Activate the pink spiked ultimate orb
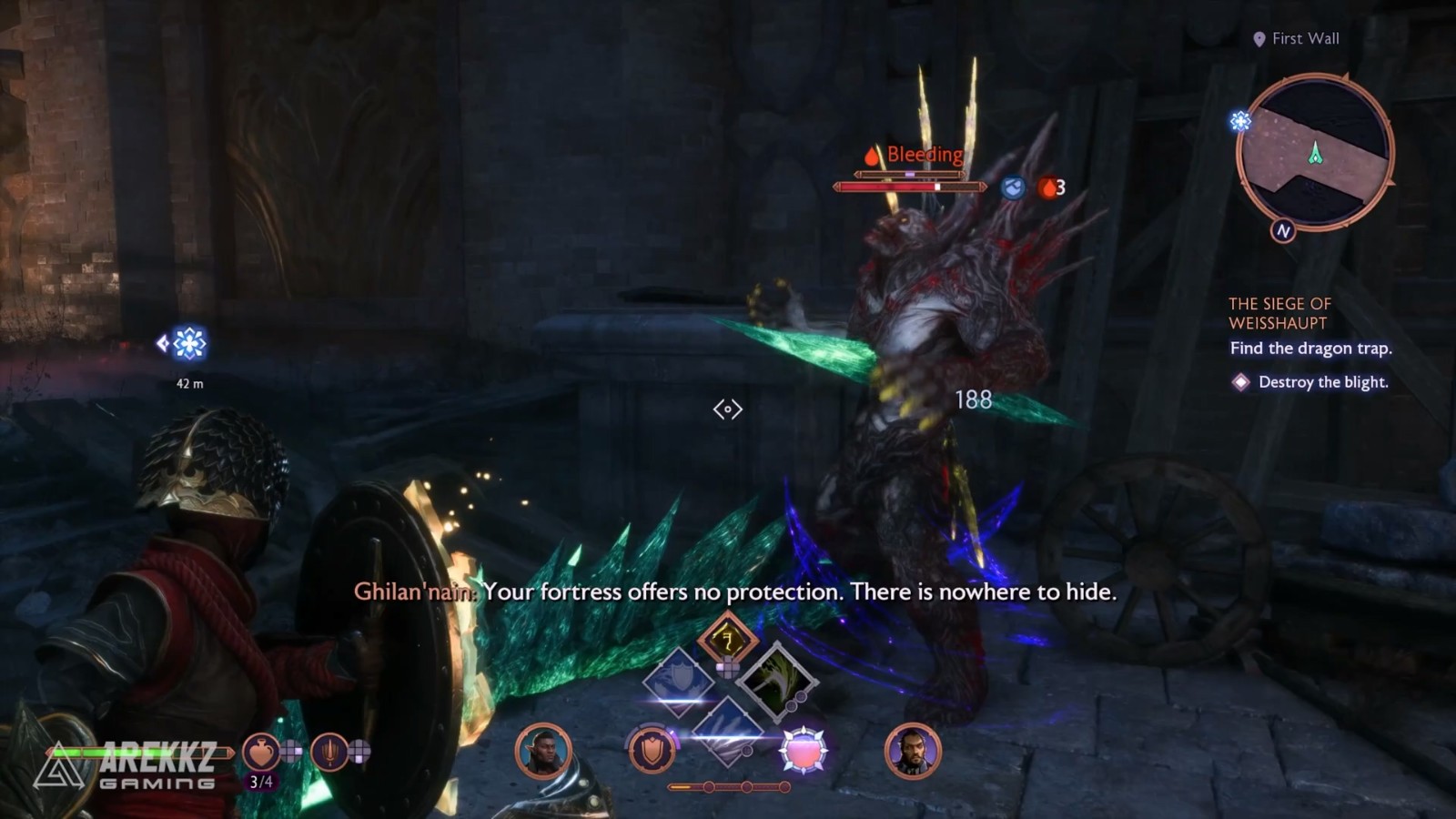The image size is (1456, 819). pyautogui.click(x=804, y=752)
